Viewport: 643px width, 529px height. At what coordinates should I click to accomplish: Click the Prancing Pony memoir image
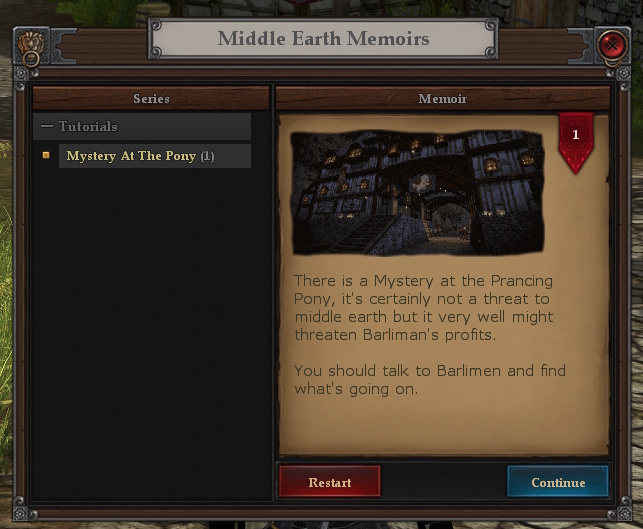(417, 191)
